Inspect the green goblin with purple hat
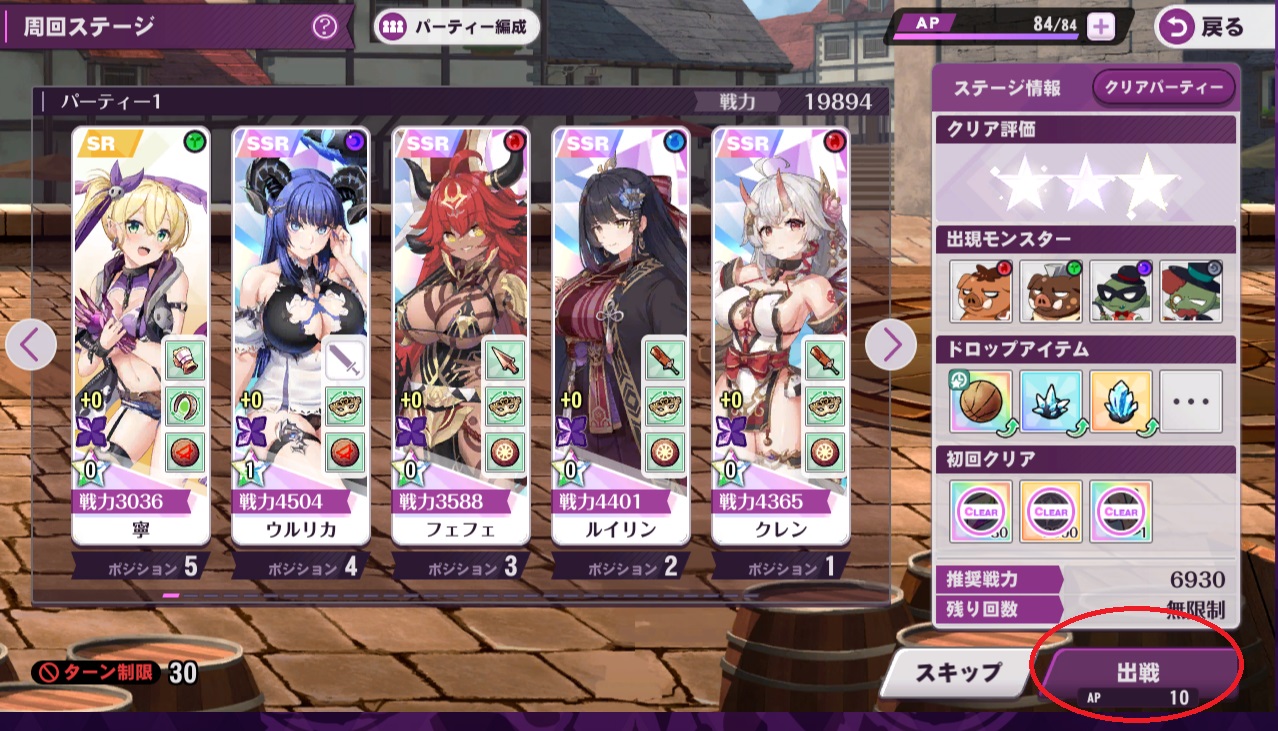The image size is (1278, 731). [1121, 291]
